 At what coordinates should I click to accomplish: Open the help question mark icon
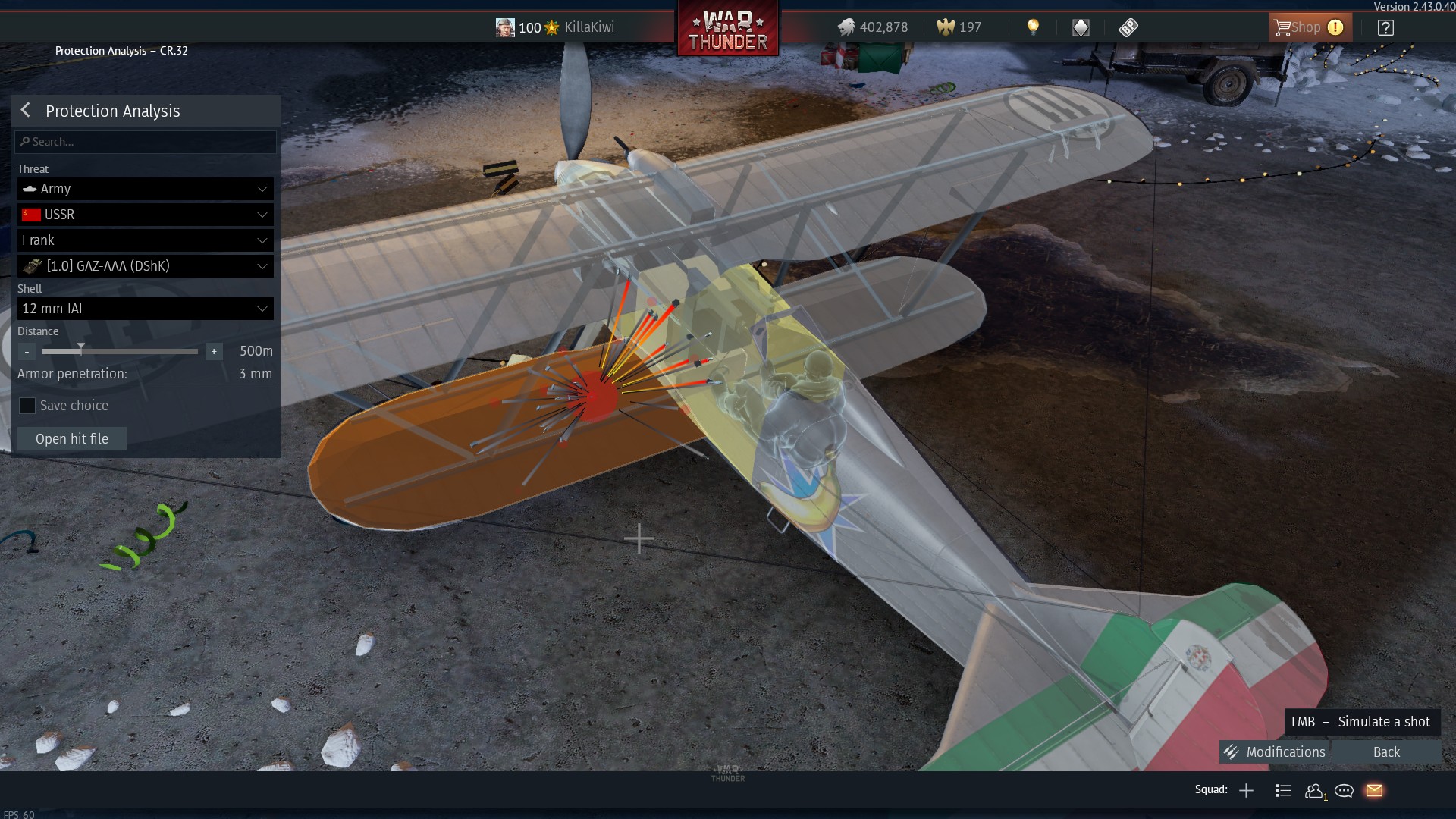[x=1386, y=27]
